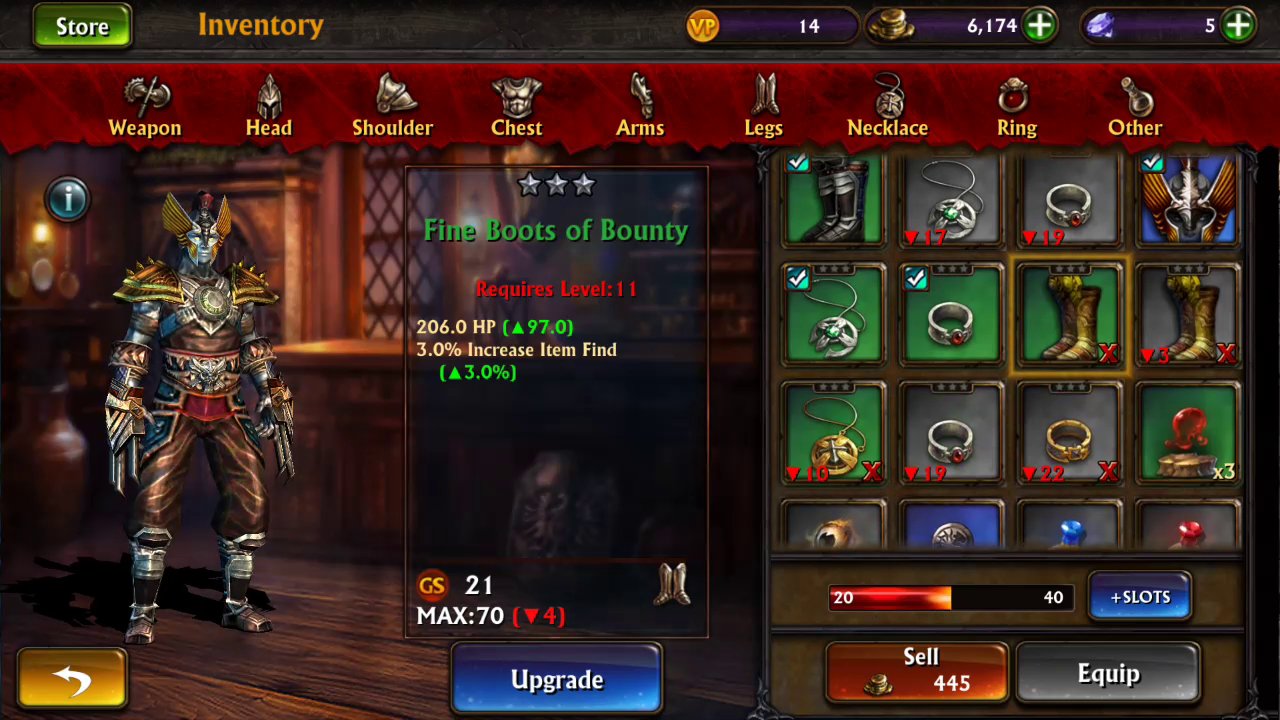Switch to the Weapon category tab
This screenshot has width=1280, height=720.
[145, 107]
